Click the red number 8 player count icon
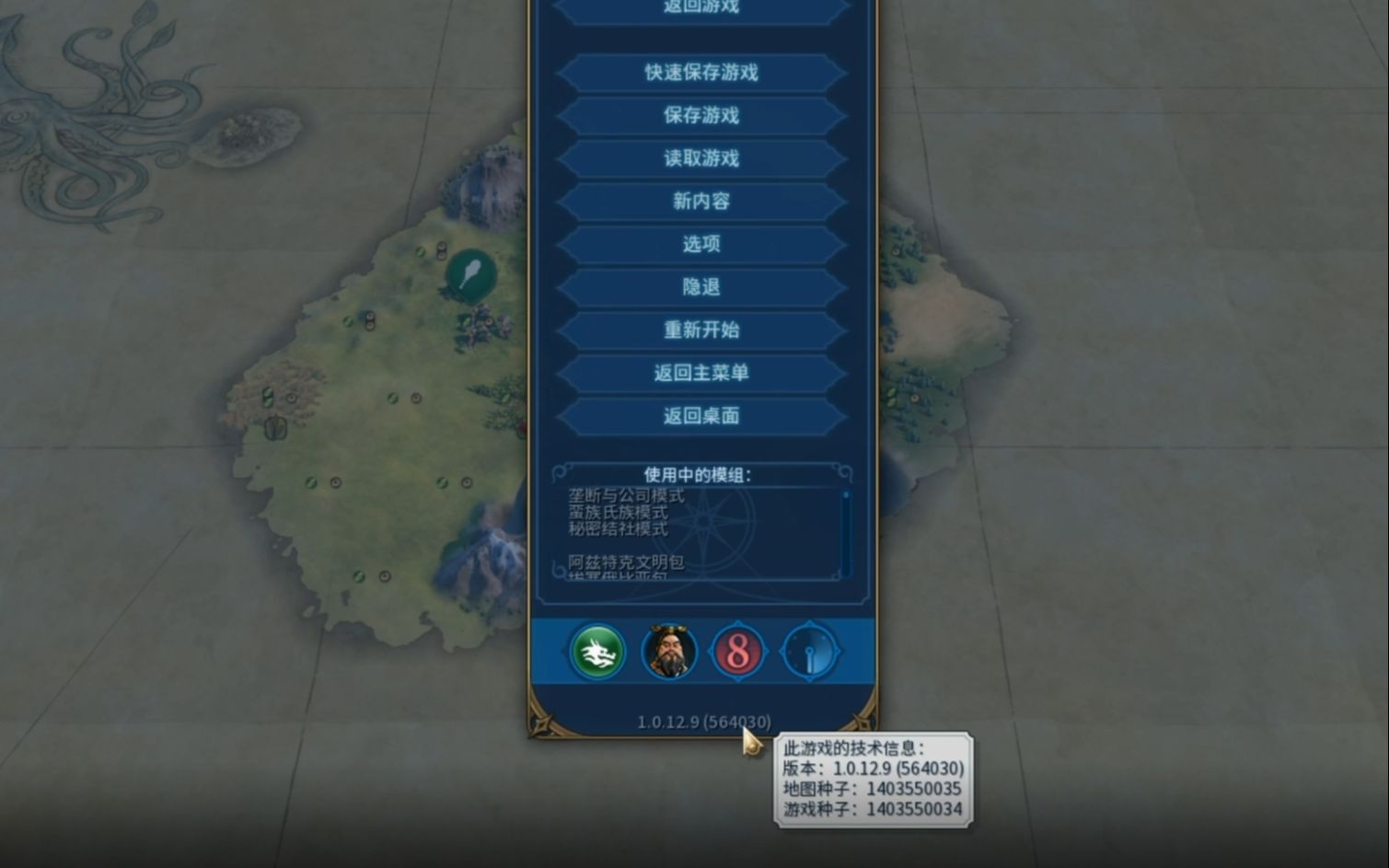Screen dimensions: 1389x868 (739, 651)
